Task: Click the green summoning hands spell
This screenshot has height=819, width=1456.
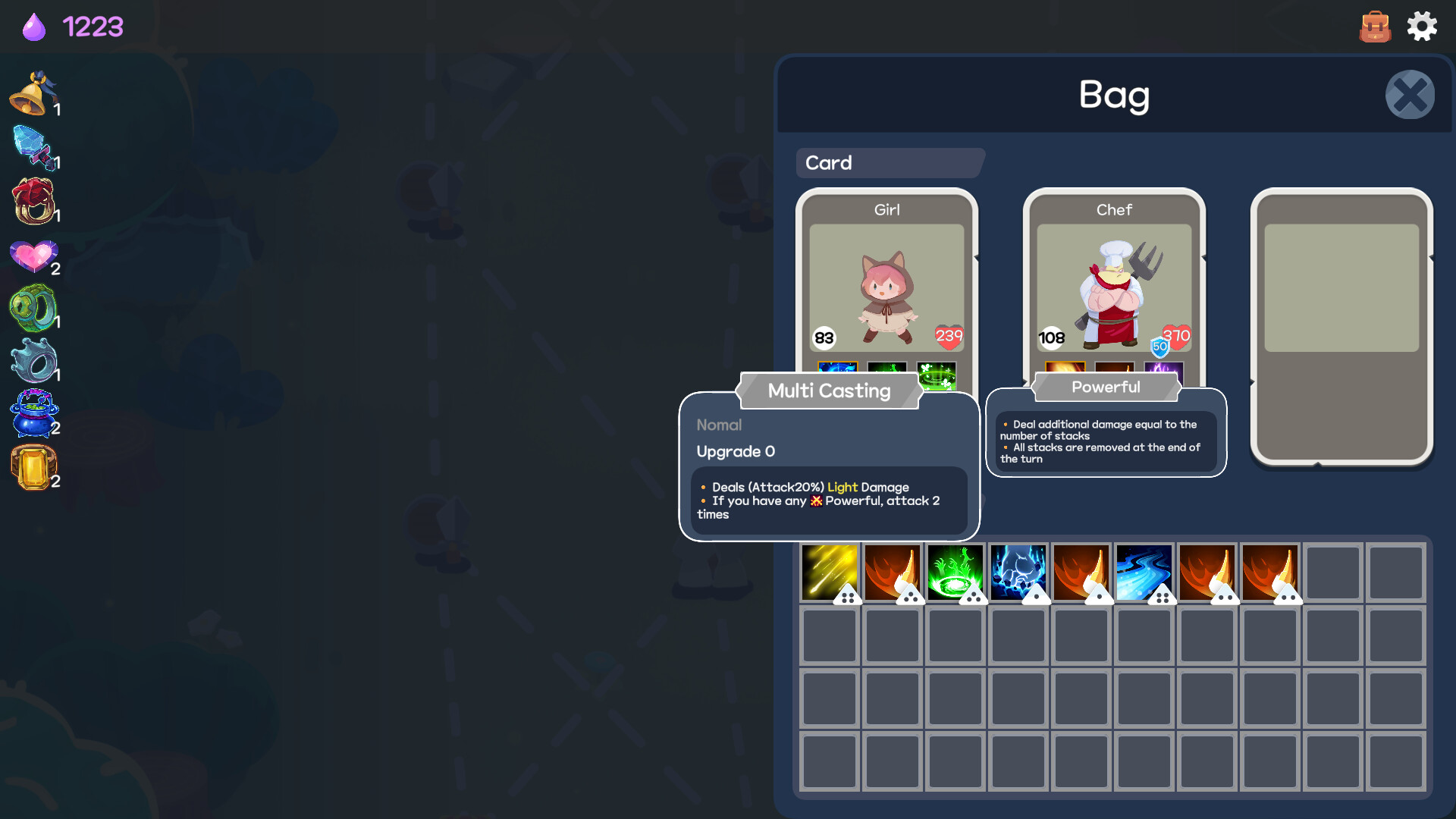Action: coord(955,571)
